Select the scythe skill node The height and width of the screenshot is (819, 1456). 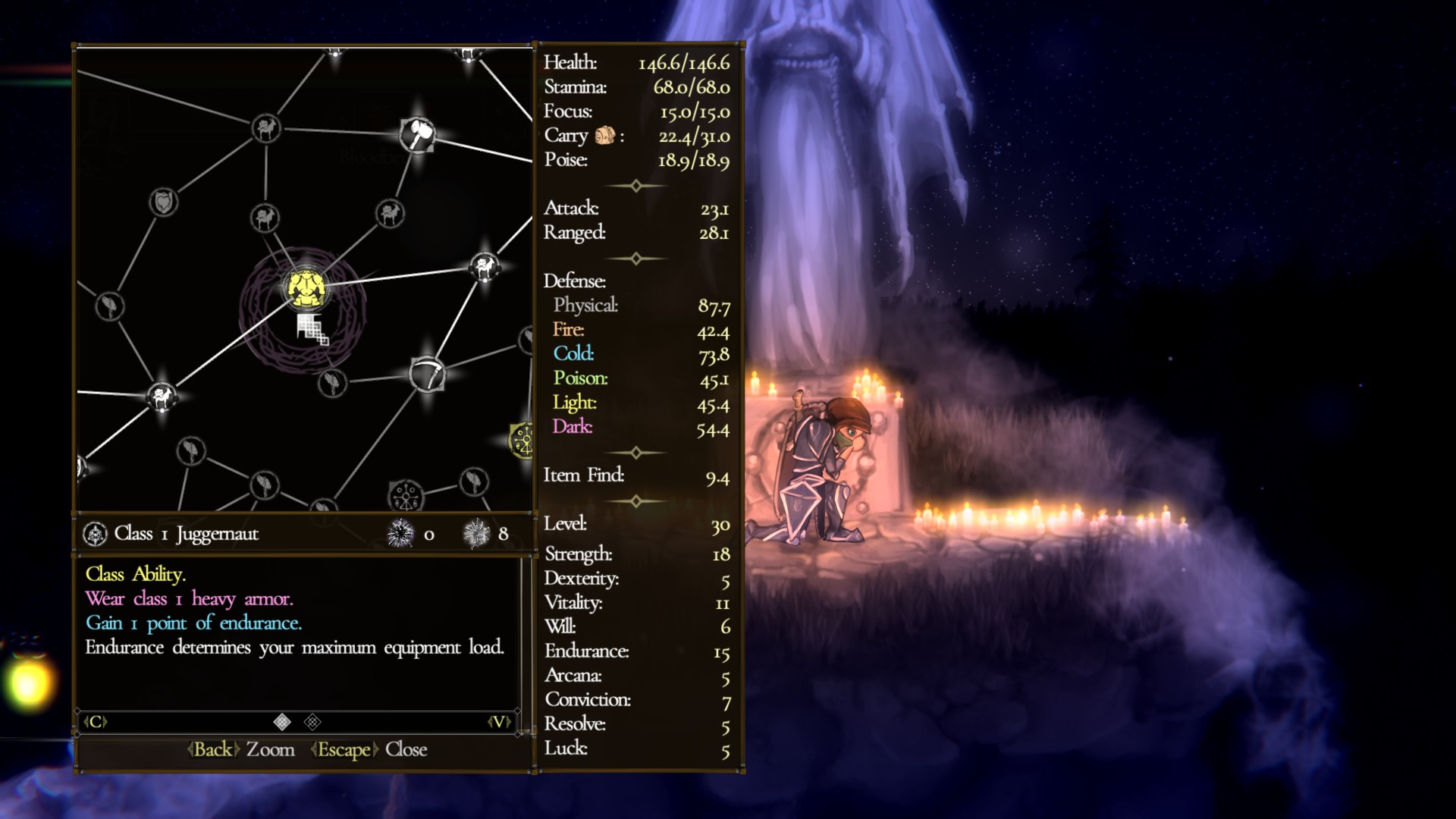[x=427, y=374]
